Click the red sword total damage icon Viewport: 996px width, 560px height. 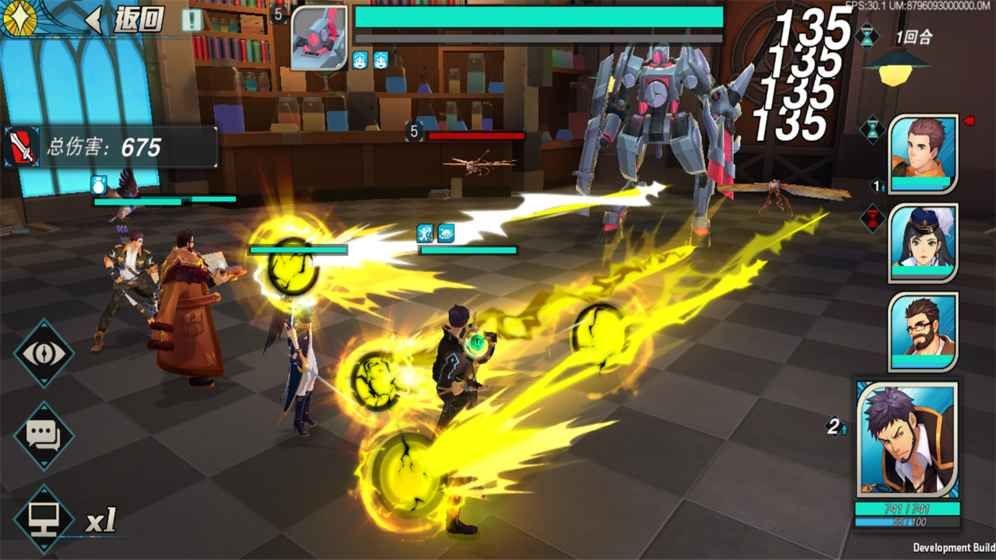(x=22, y=146)
